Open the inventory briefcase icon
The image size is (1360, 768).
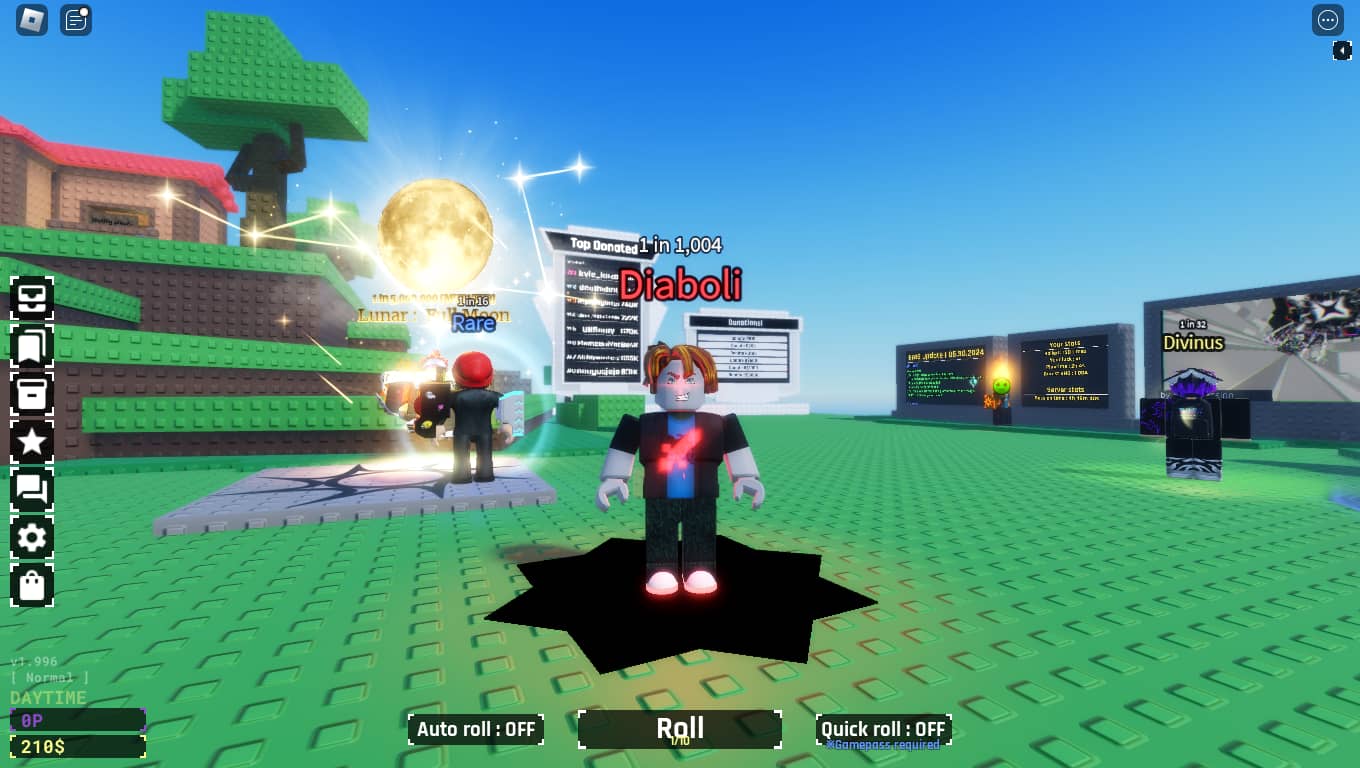pyautogui.click(x=32, y=298)
